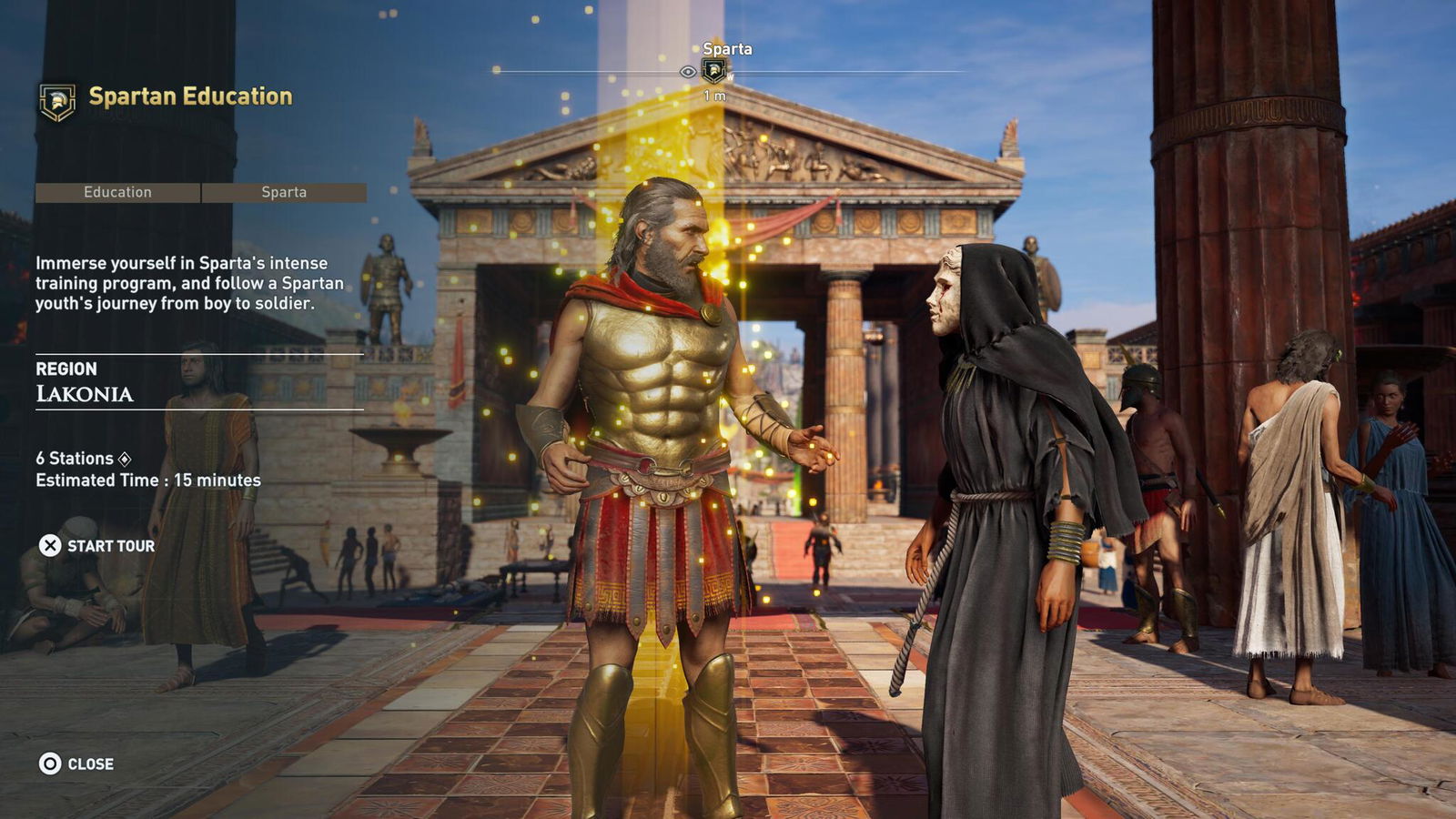Select the "Education" category tag
The width and height of the screenshot is (1456, 819).
[118, 192]
